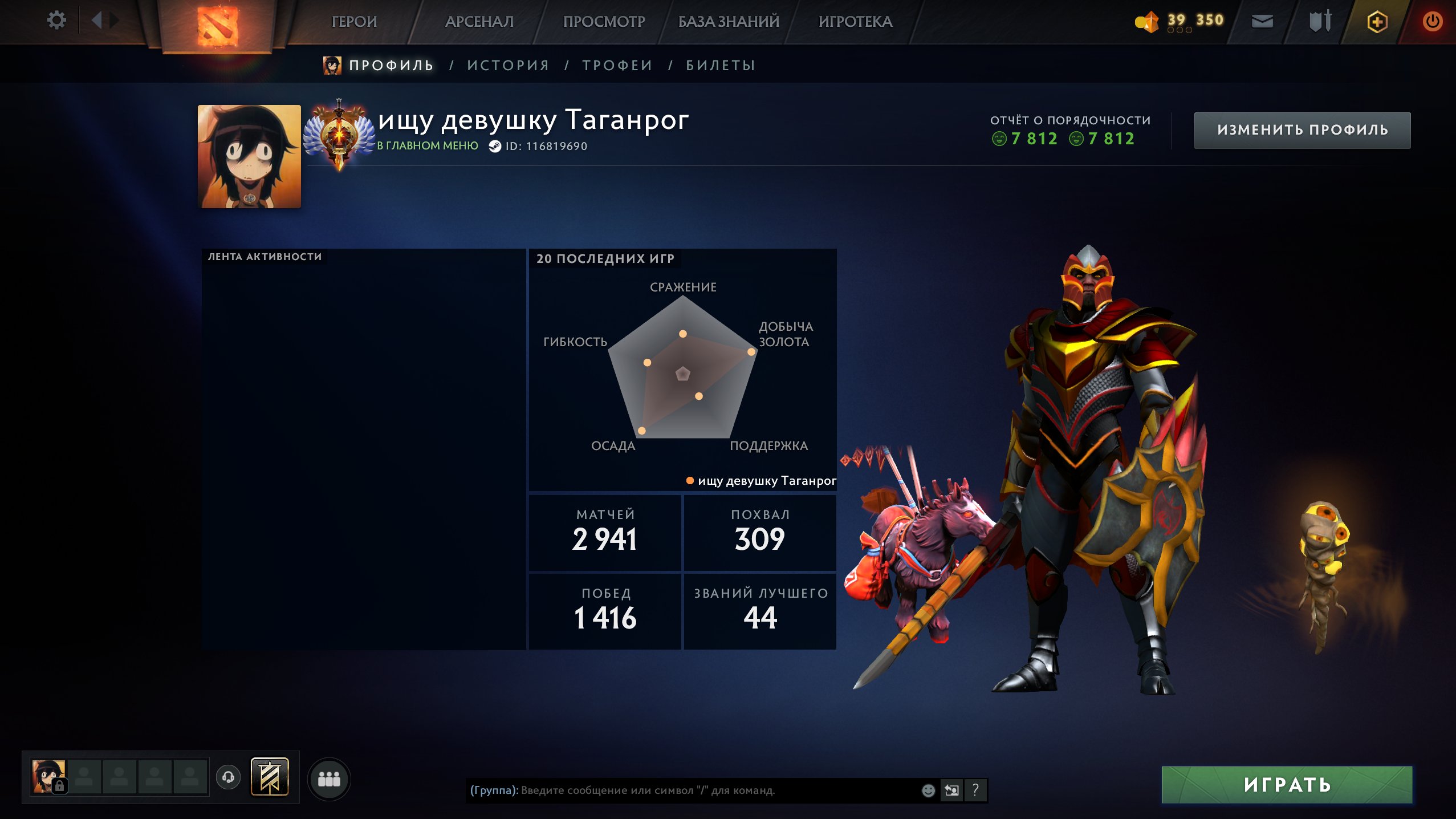
Task: Switch to the ИСТОРИЯ tab
Action: 507,64
